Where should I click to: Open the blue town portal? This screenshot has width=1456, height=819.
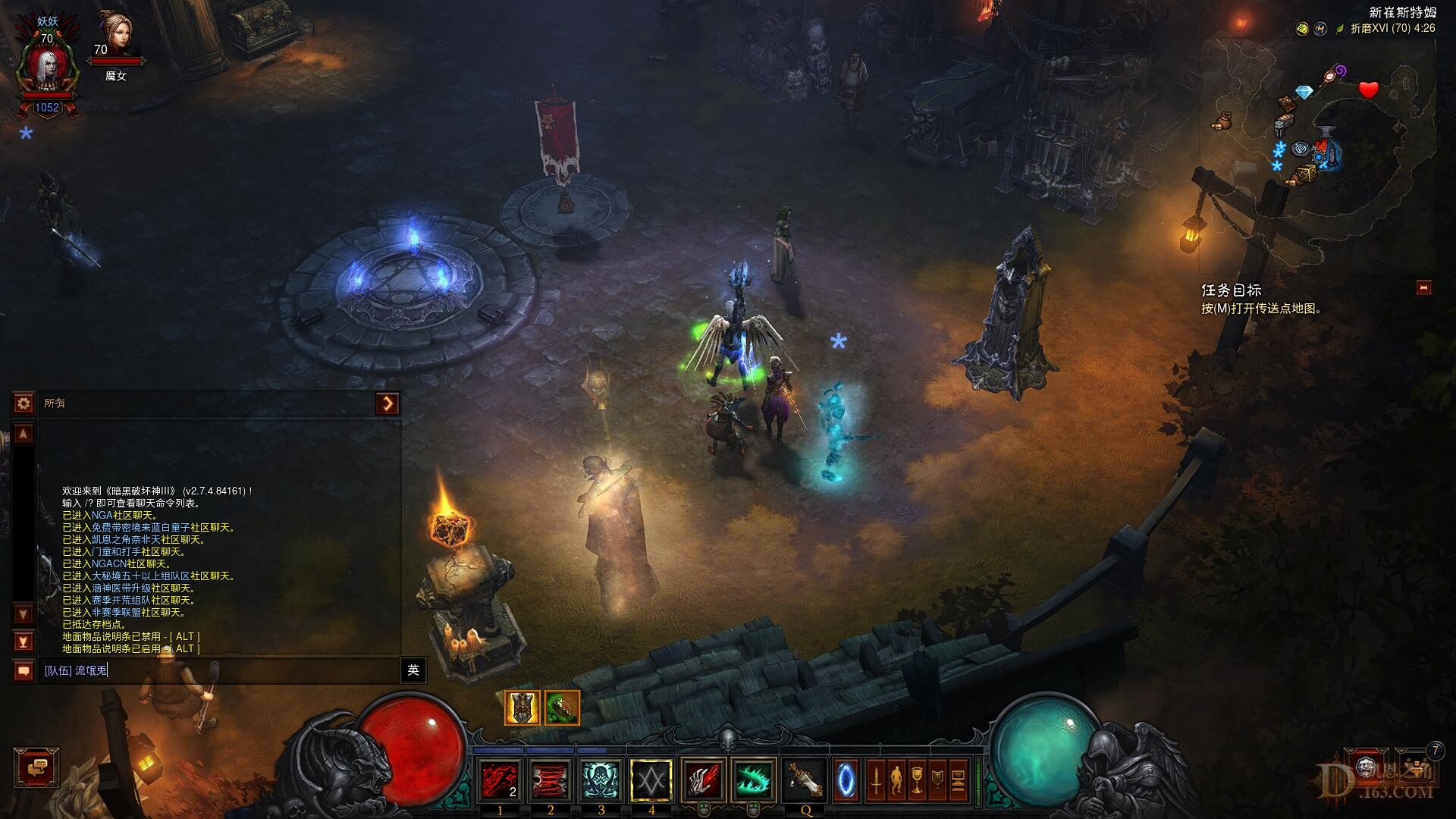pyautogui.click(x=846, y=780)
